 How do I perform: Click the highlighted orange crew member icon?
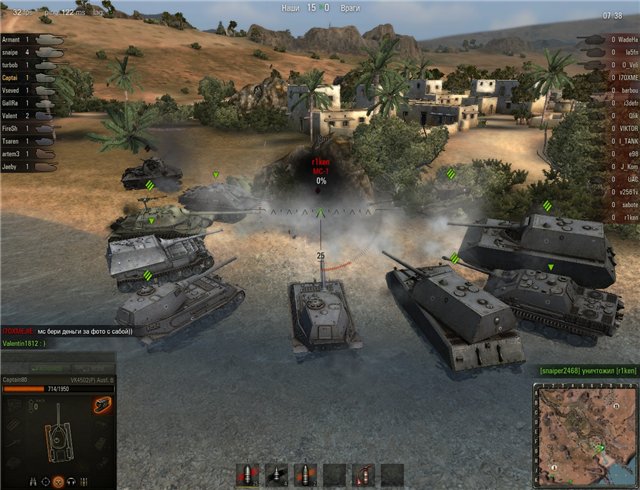pyautogui.click(x=57, y=482)
